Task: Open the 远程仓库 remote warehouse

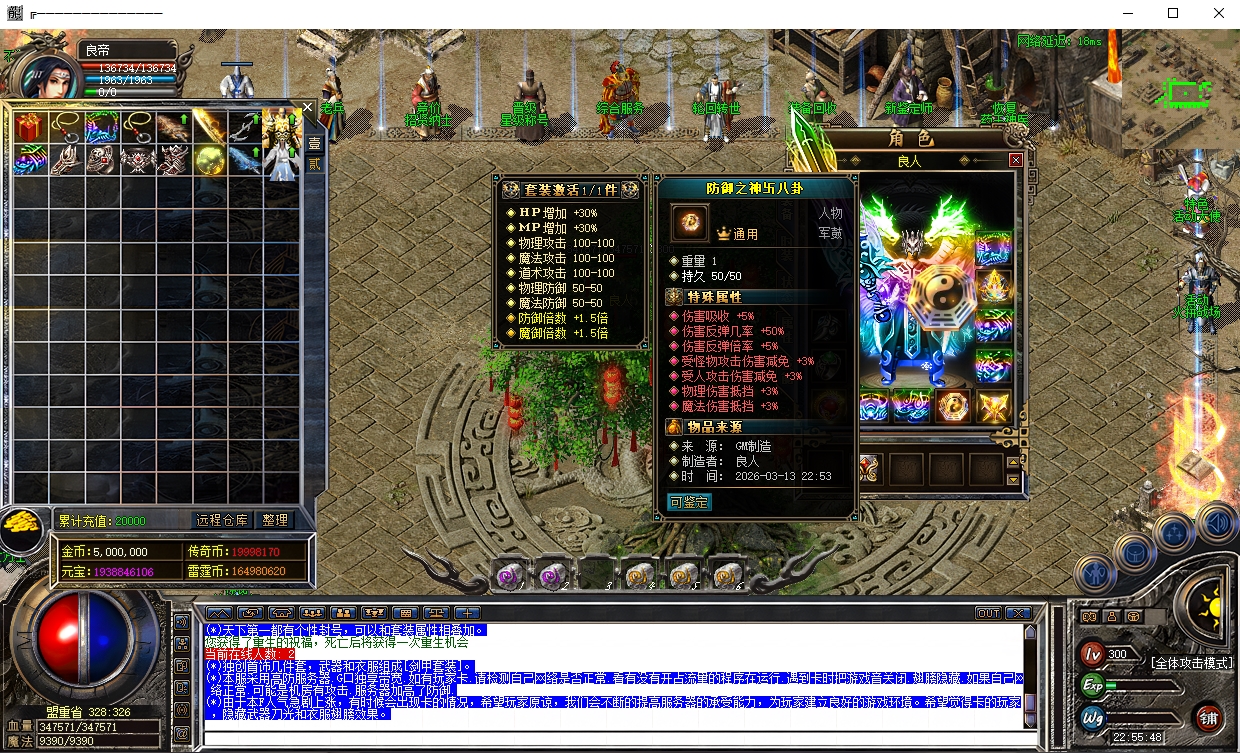Action: [x=221, y=520]
